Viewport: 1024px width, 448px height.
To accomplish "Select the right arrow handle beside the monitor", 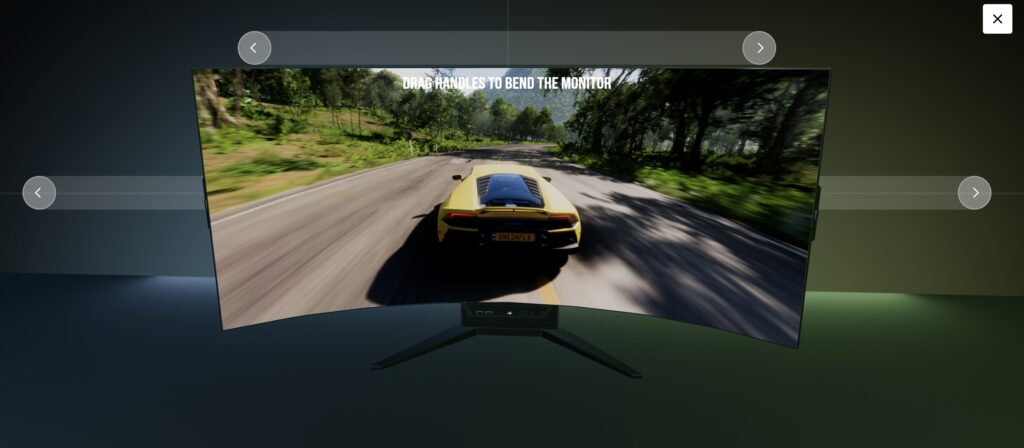I will pos(974,193).
